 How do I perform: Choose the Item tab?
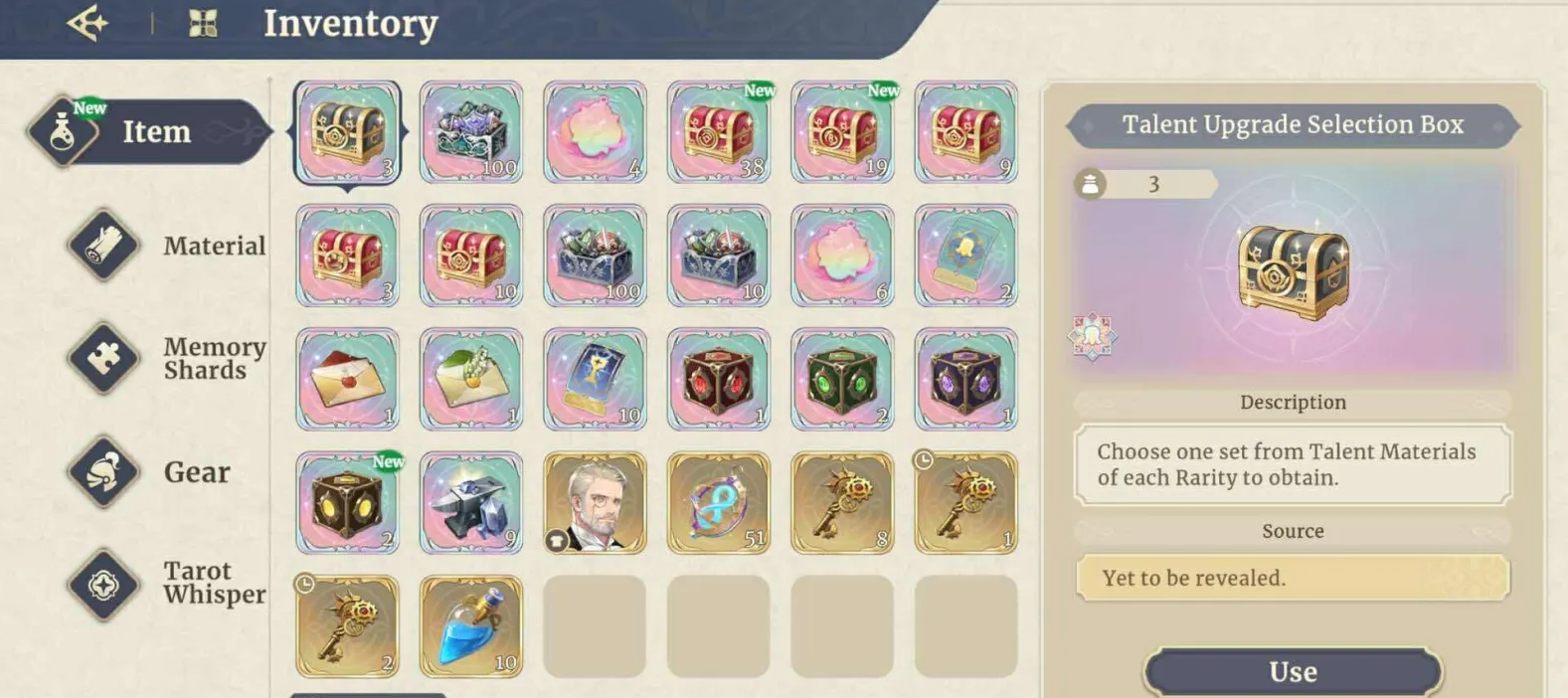(x=149, y=131)
